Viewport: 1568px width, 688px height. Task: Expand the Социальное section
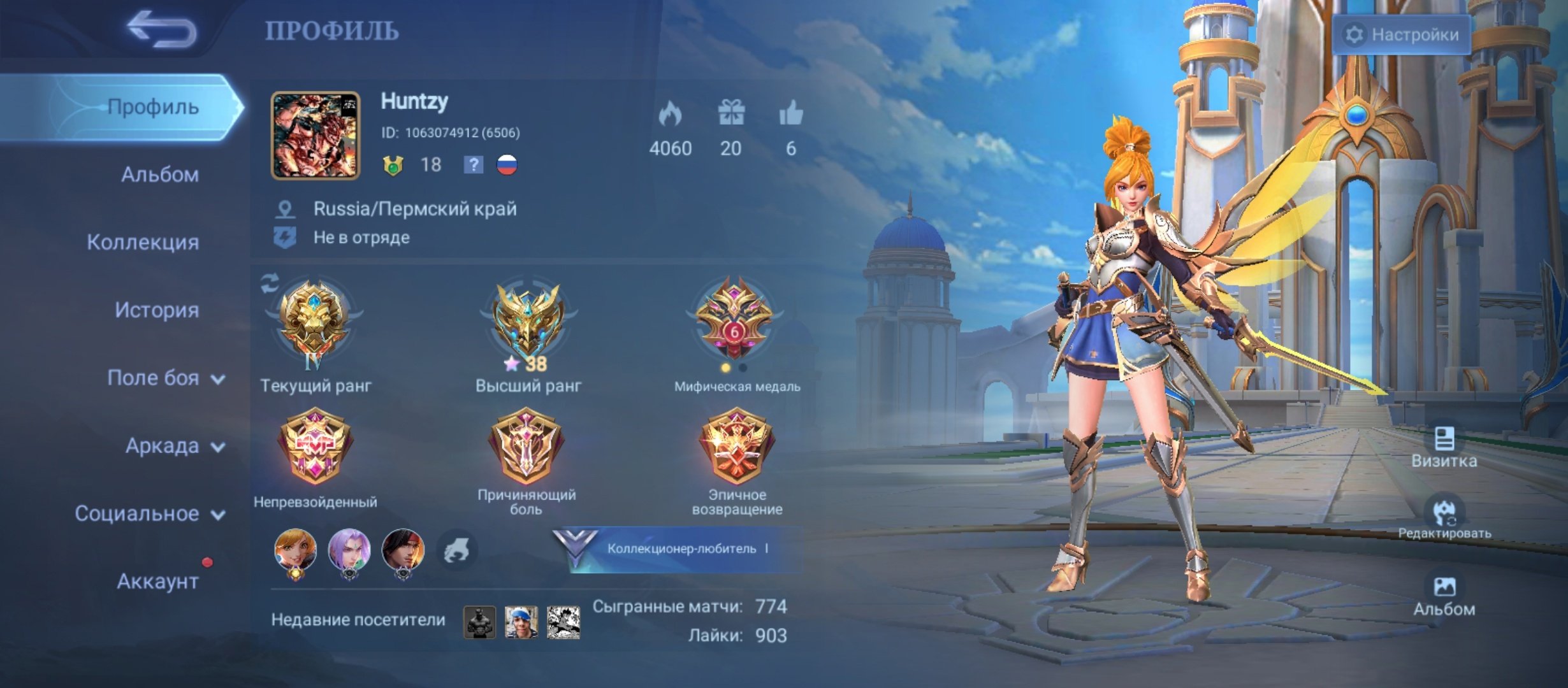150,513
